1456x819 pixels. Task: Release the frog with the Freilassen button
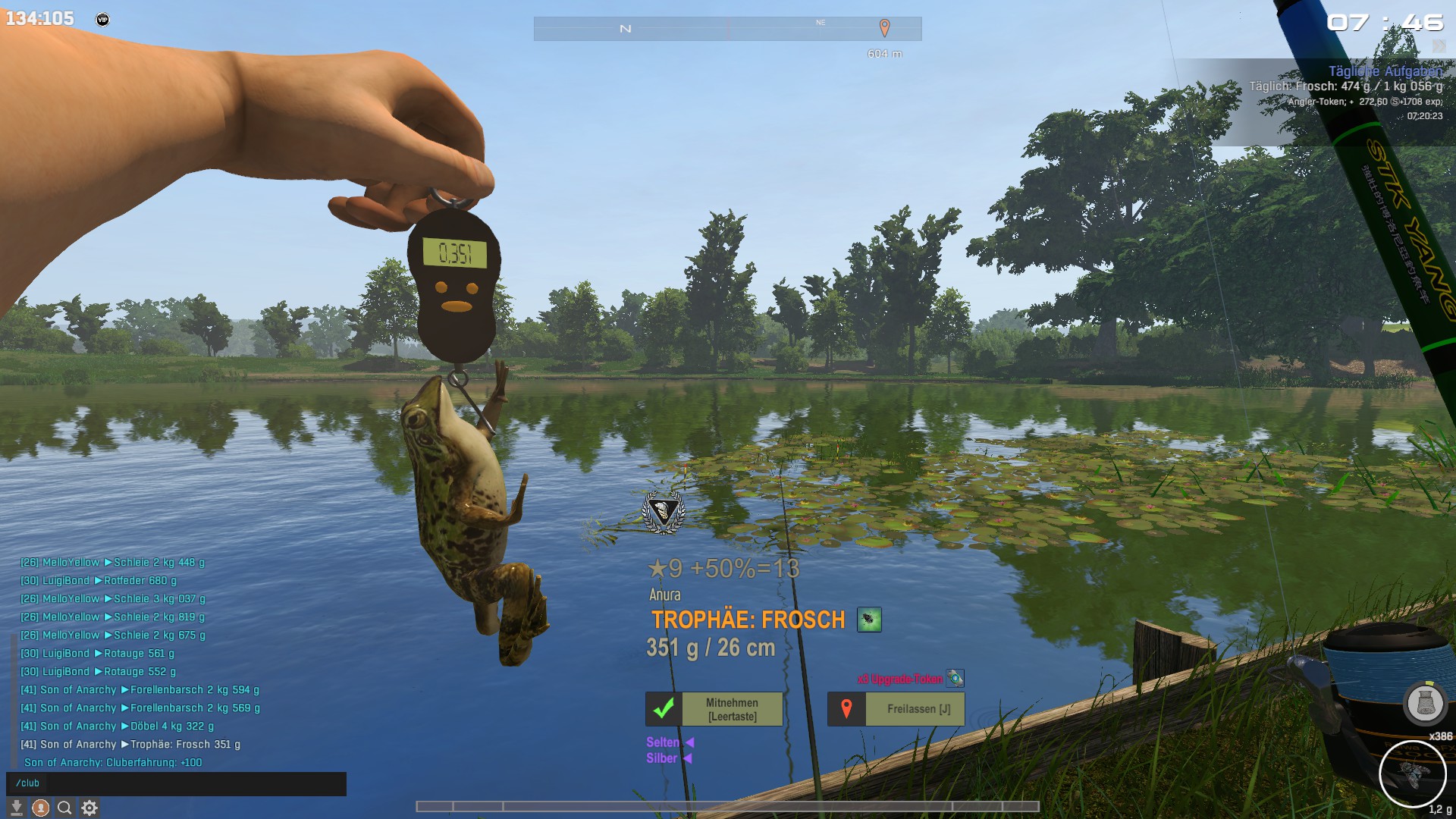click(x=896, y=709)
